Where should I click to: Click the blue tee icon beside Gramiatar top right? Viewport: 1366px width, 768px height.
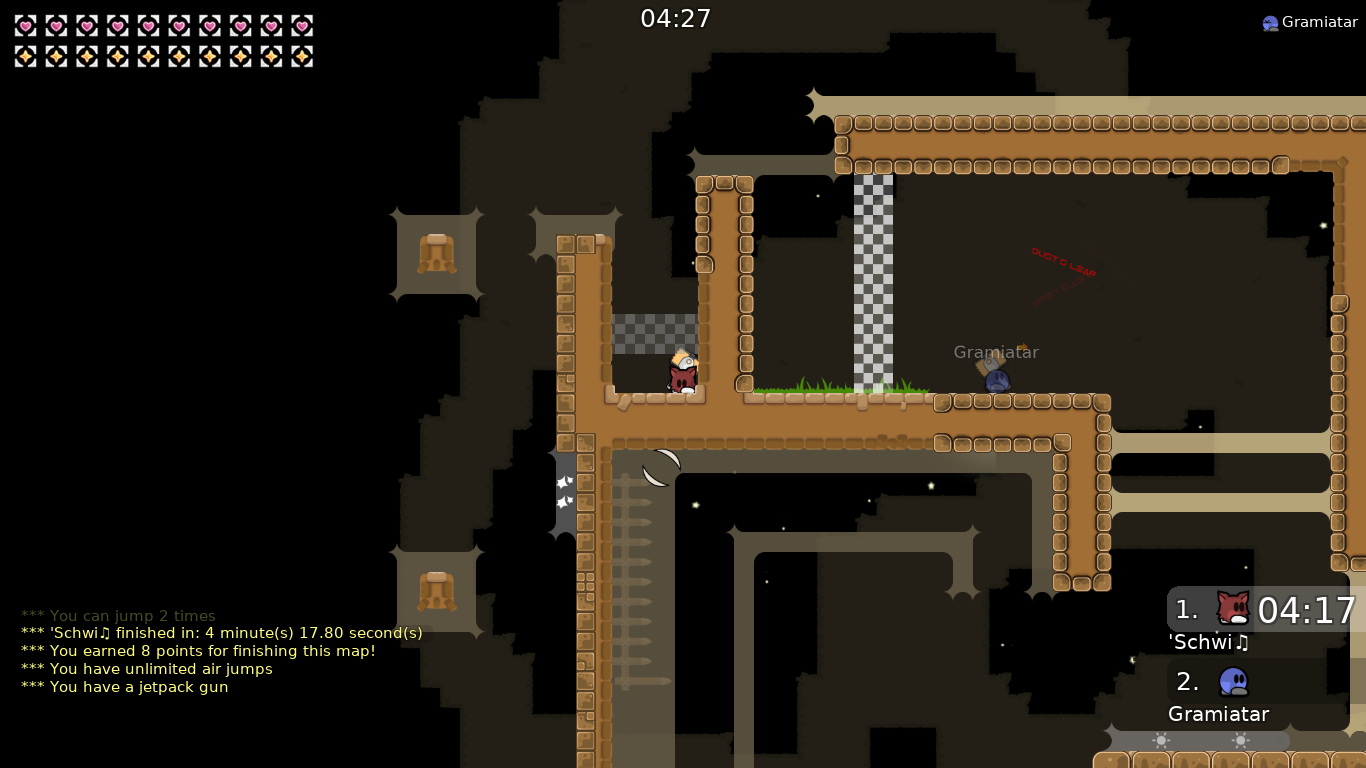click(1270, 21)
